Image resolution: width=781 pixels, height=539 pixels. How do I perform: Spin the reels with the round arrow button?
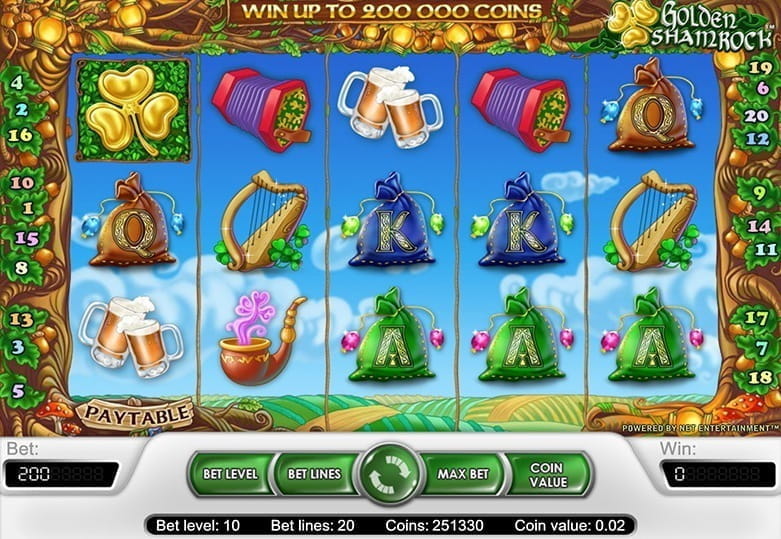coord(390,474)
